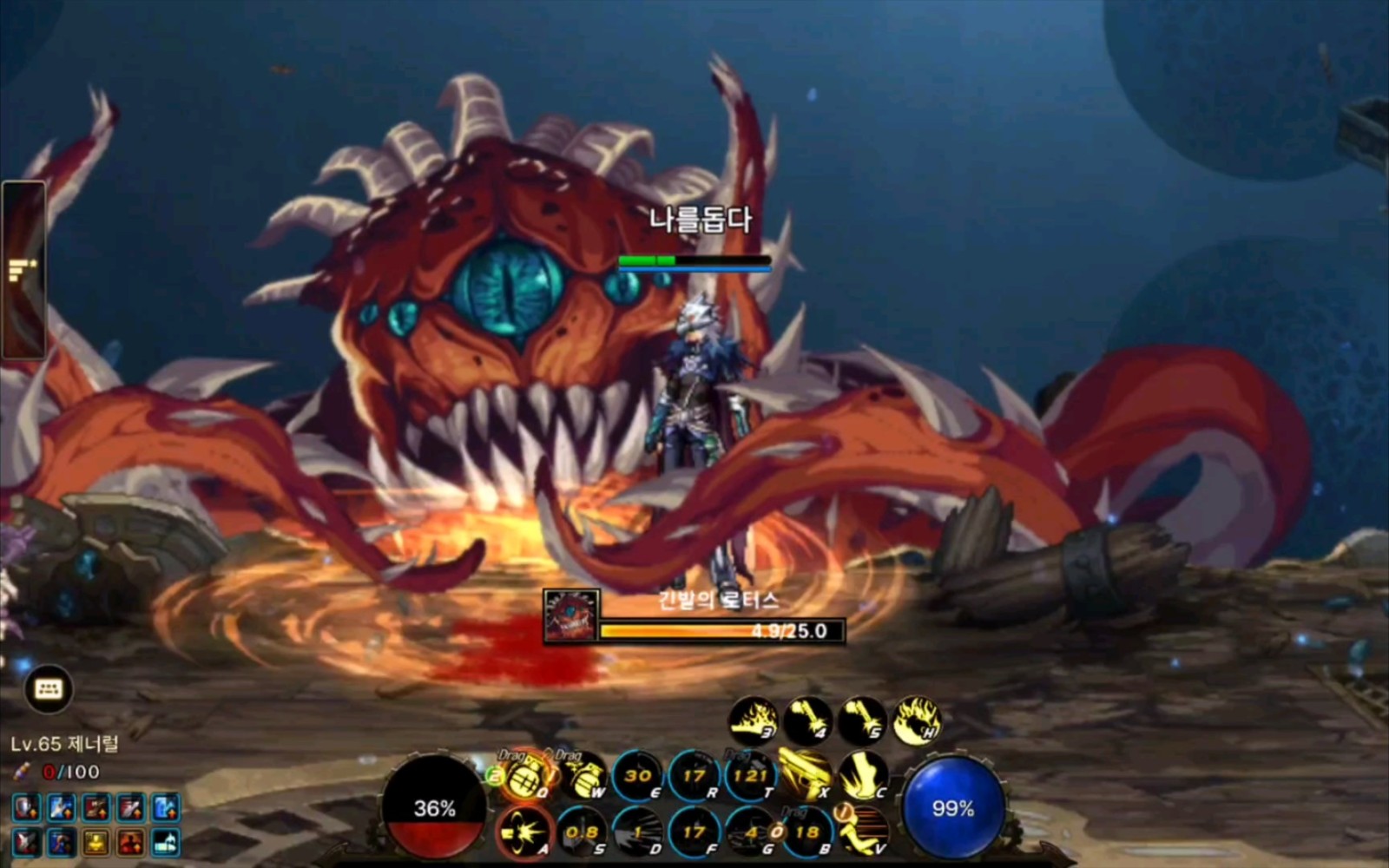This screenshot has width=1389, height=868.
Task: Activate the hammer strike skill on slot 4
Action: 807,720
